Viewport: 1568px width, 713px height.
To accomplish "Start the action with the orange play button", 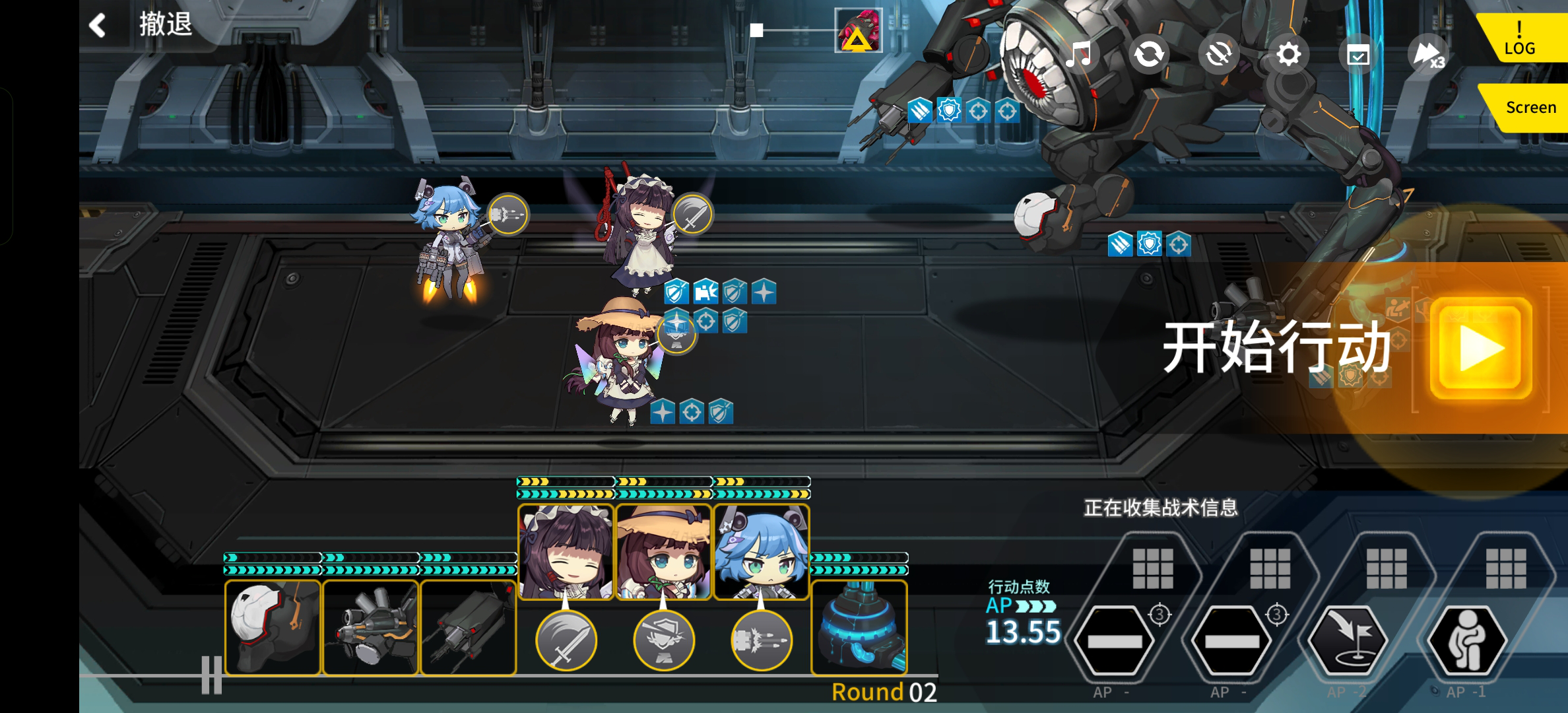I will click(x=1481, y=348).
